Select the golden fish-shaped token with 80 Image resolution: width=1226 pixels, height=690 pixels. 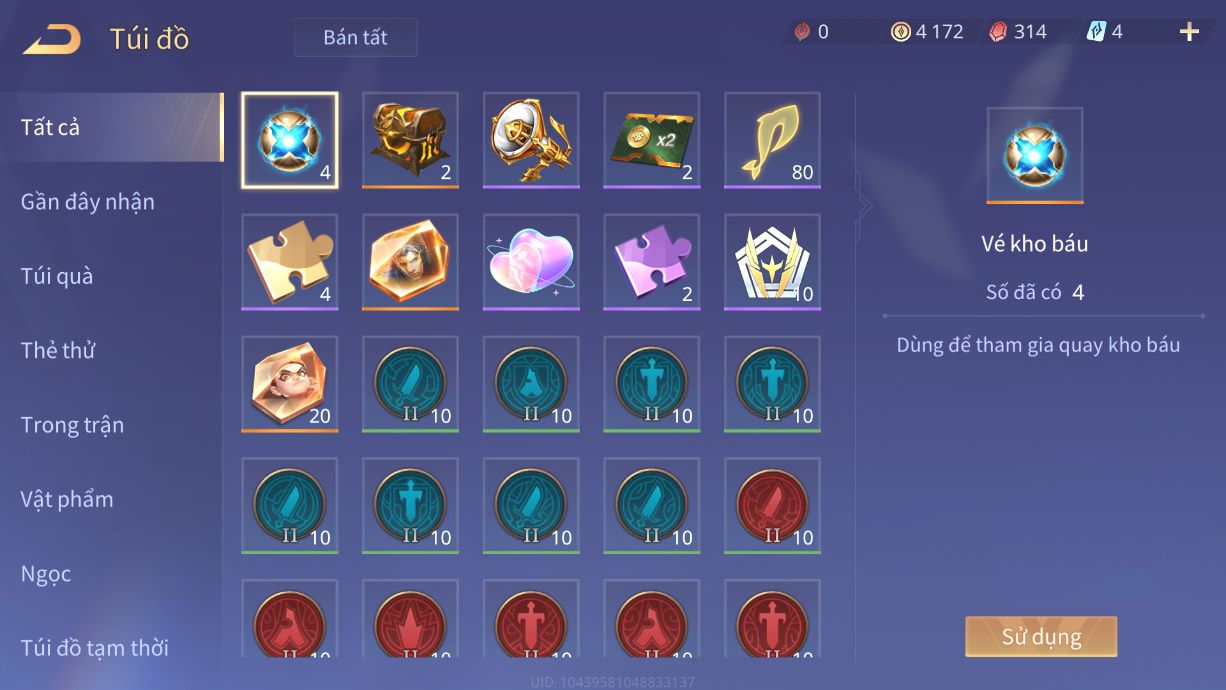tap(772, 140)
